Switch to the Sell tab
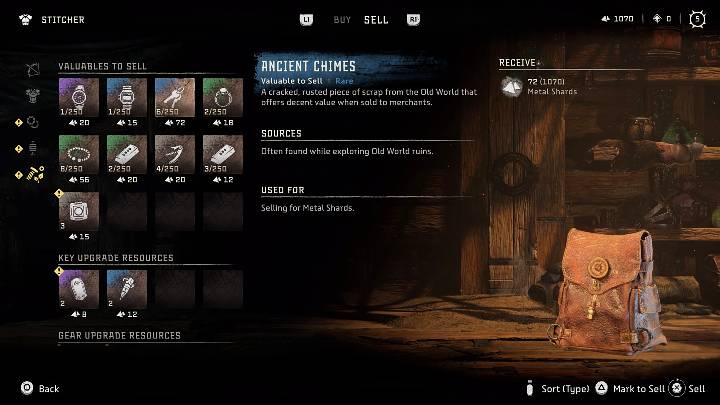The image size is (720, 405). (x=376, y=19)
